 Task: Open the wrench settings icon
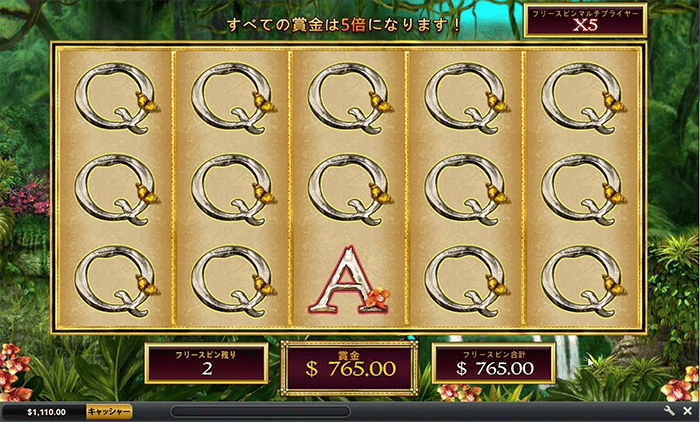click(x=670, y=411)
